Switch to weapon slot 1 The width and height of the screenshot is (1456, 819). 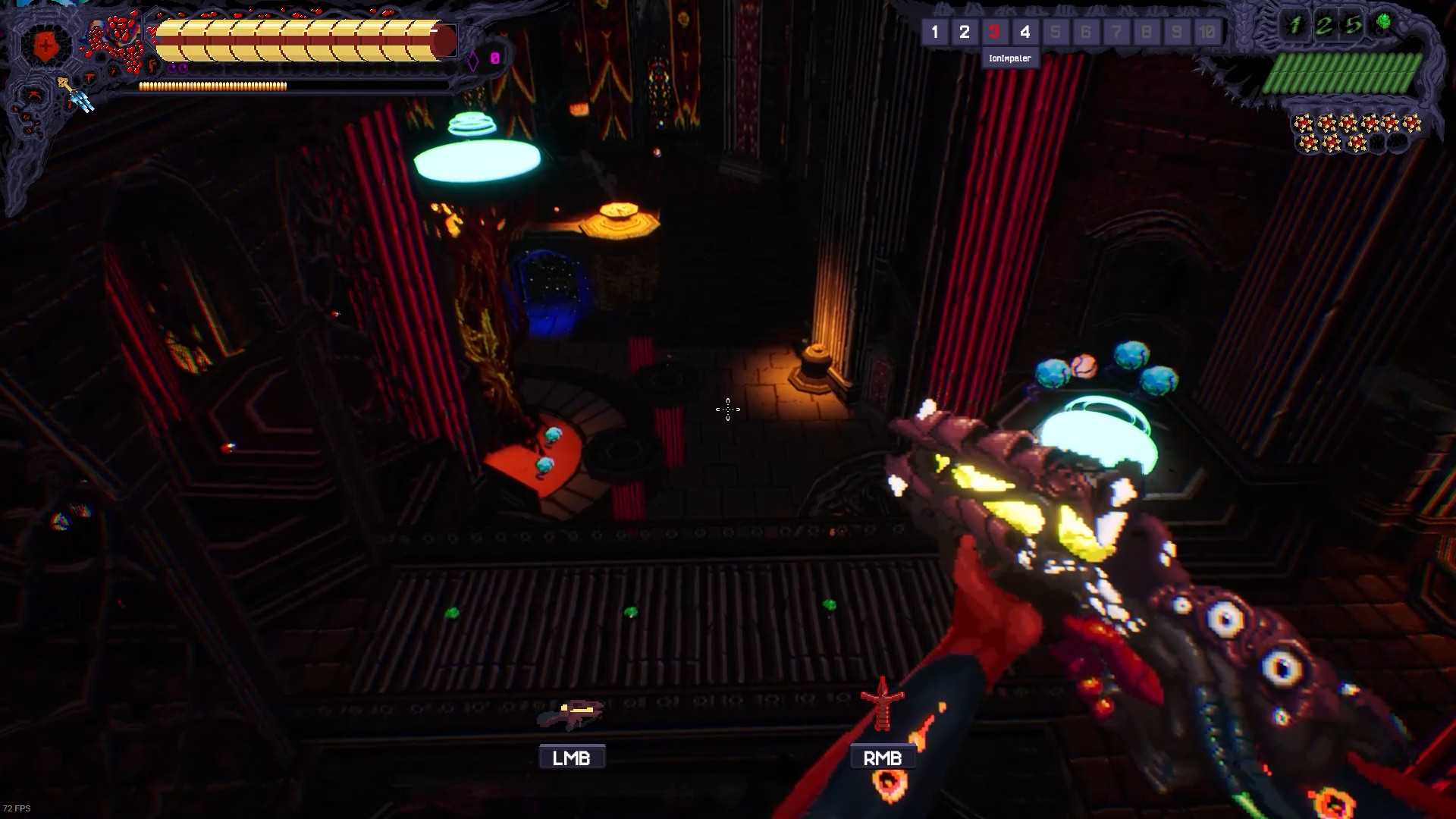click(934, 33)
